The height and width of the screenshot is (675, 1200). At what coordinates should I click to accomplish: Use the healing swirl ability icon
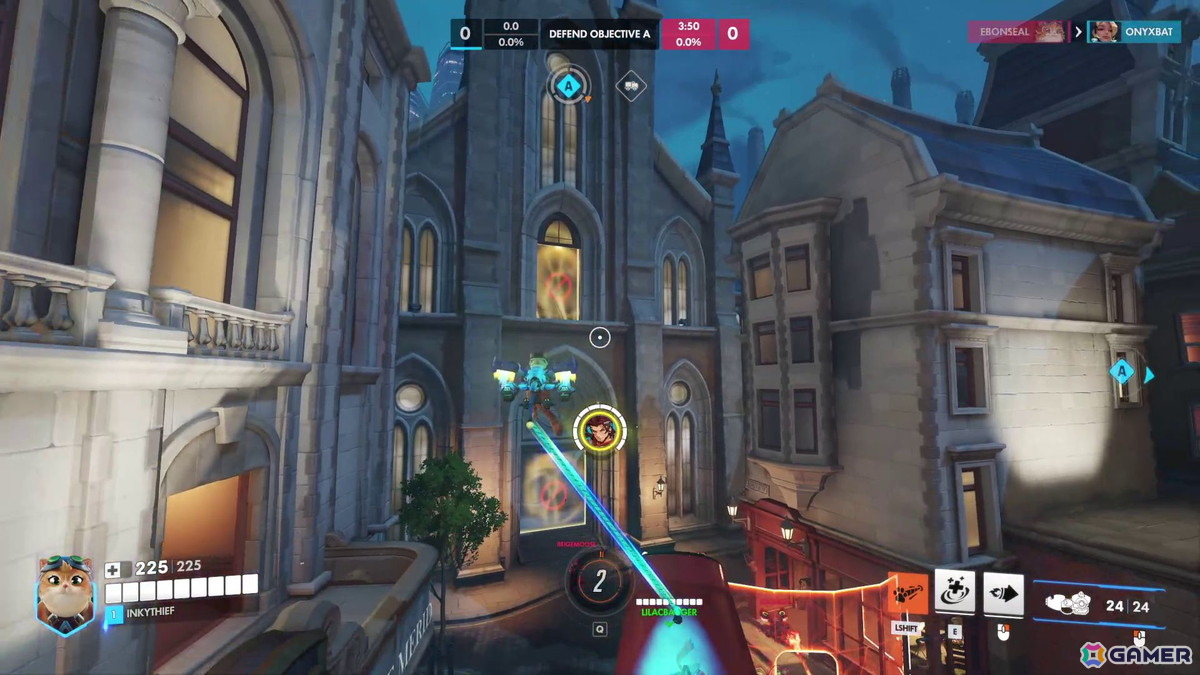point(955,592)
